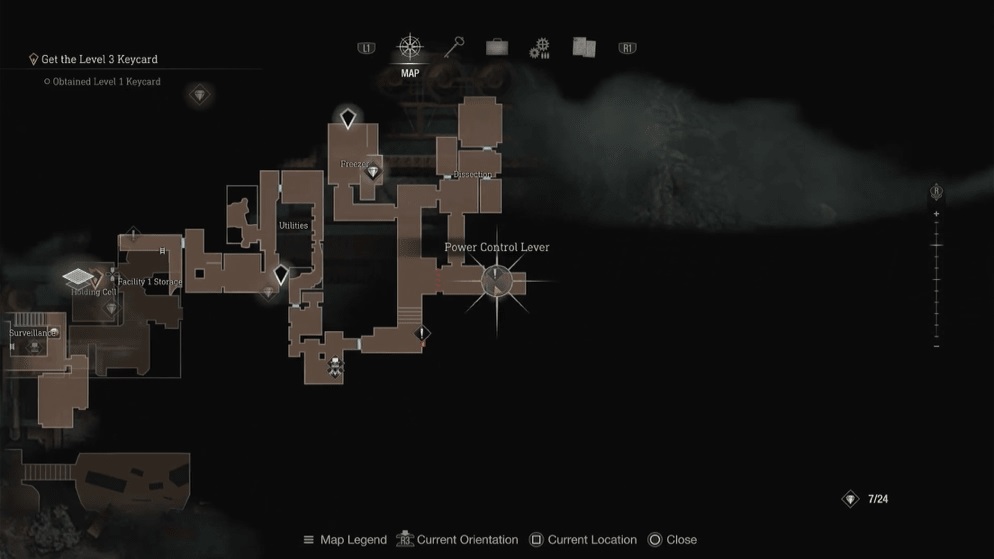Open the Map Legend

(x=345, y=540)
